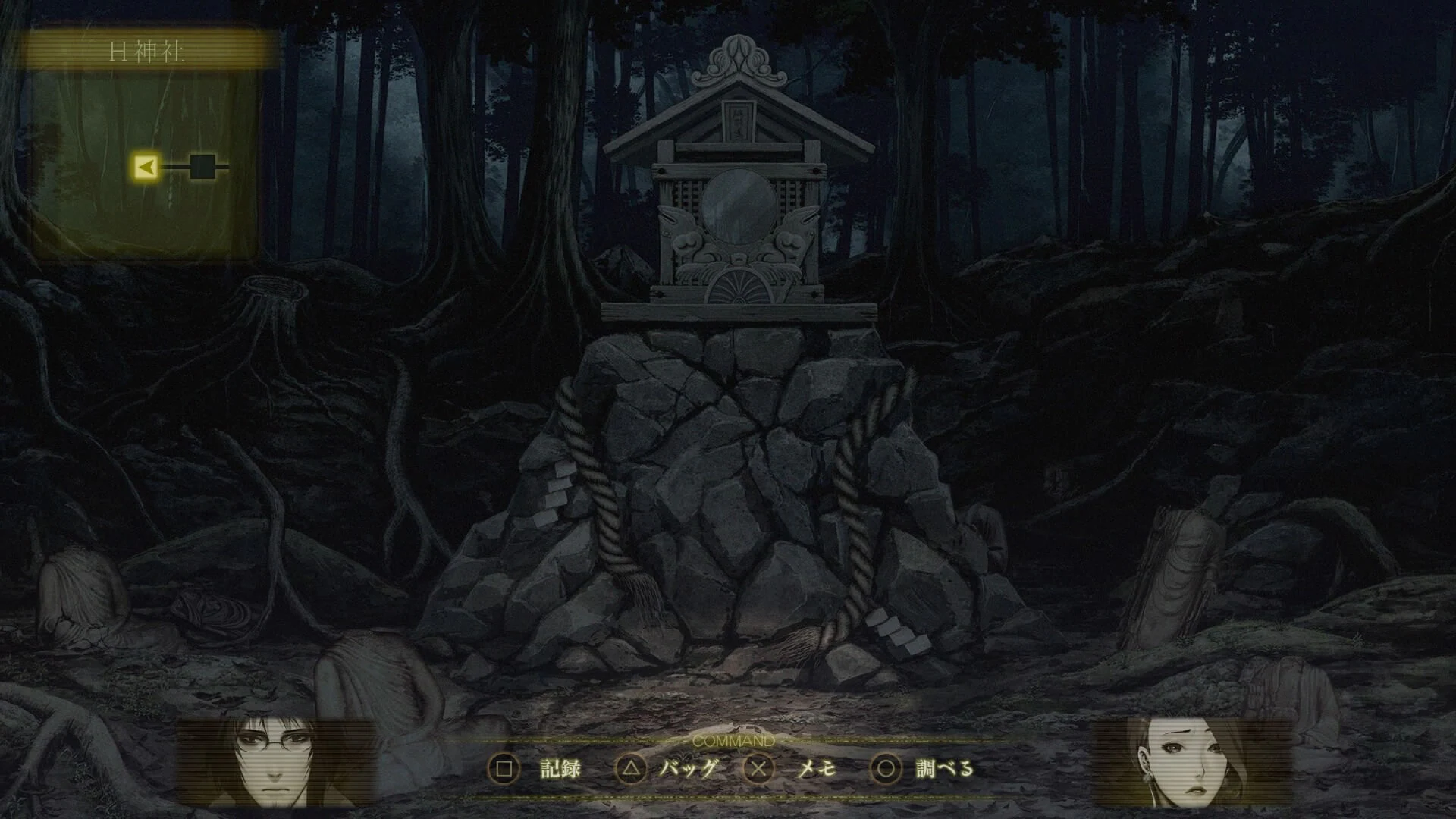1456x819 pixels.
Task: Open the メモ notes command
Action: [x=815, y=768]
